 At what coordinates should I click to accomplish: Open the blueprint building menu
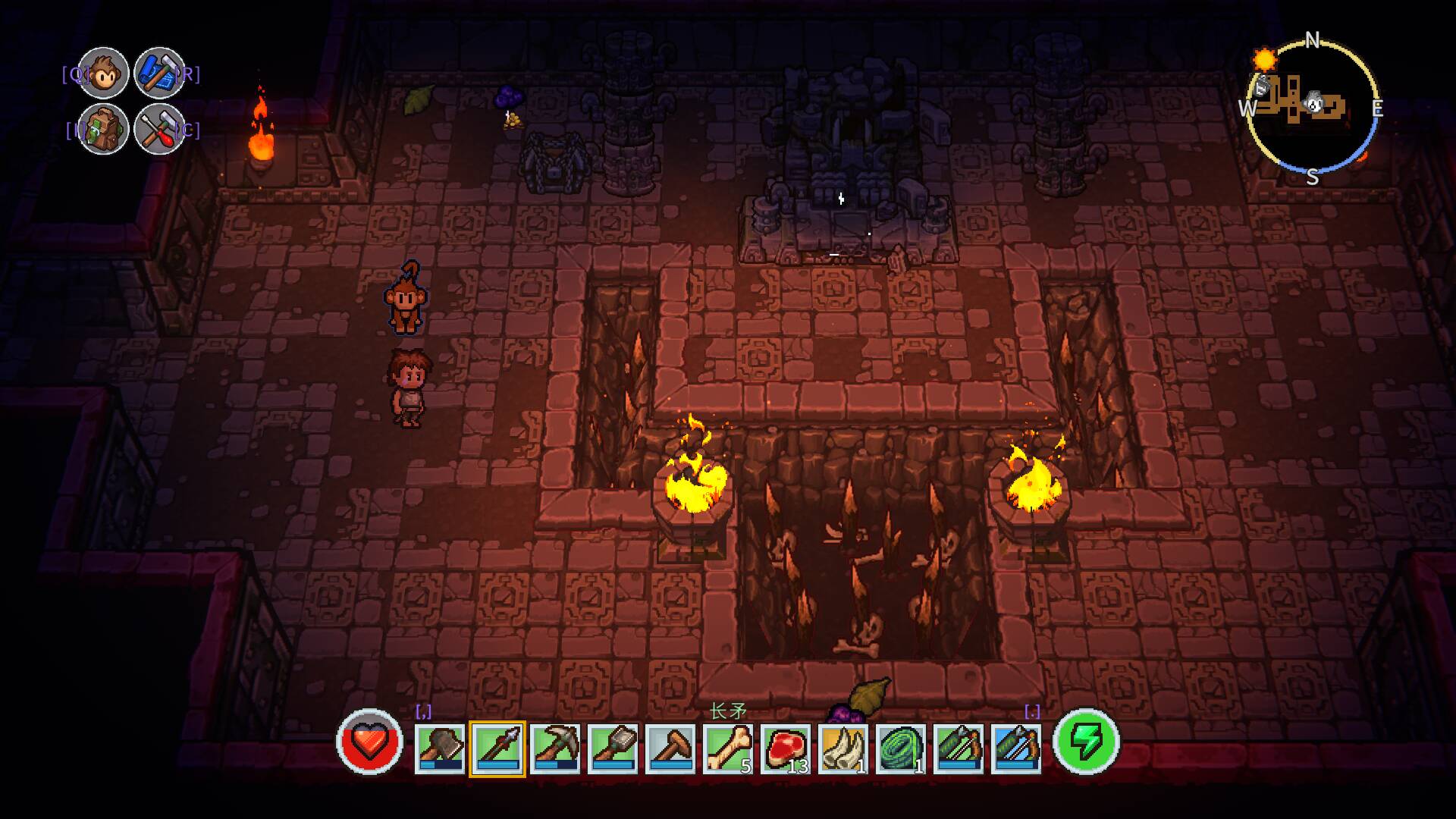[159, 73]
